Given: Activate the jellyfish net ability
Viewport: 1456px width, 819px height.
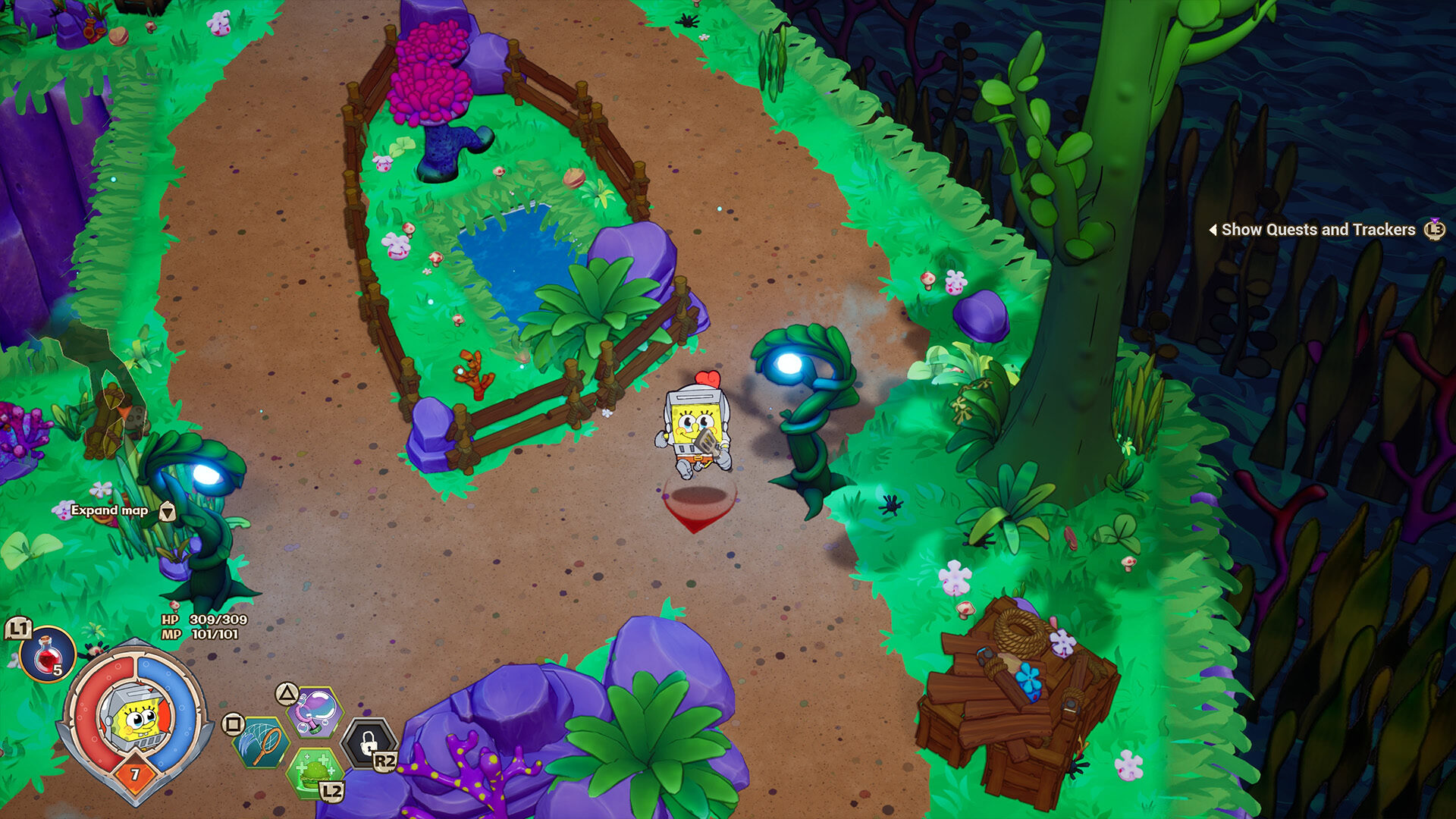Looking at the screenshot, I should (x=262, y=742).
